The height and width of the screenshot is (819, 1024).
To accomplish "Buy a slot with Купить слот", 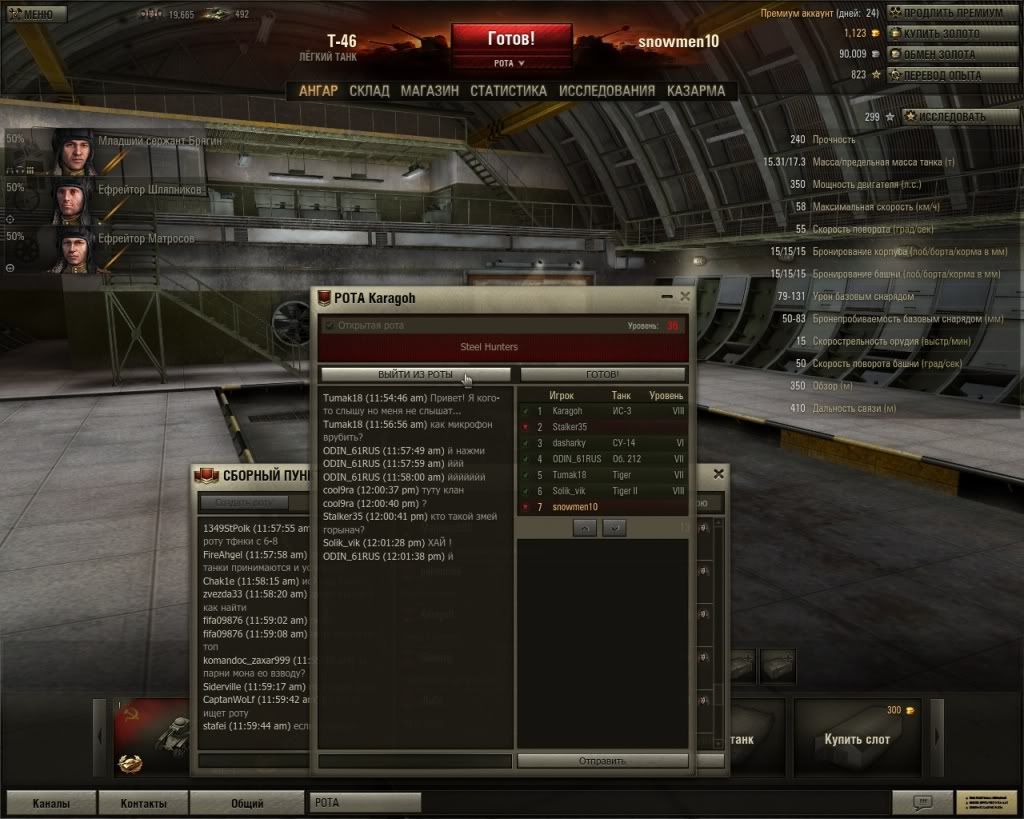I will pyautogui.click(x=857, y=739).
